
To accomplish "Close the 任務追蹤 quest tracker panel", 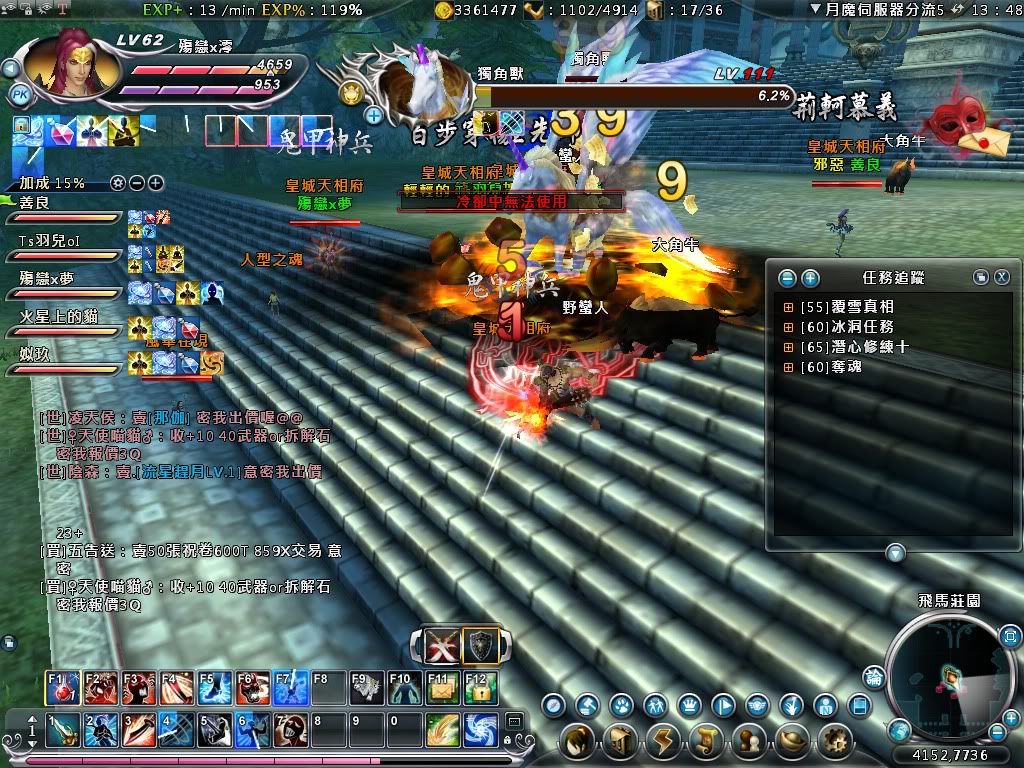I will [x=1000, y=278].
